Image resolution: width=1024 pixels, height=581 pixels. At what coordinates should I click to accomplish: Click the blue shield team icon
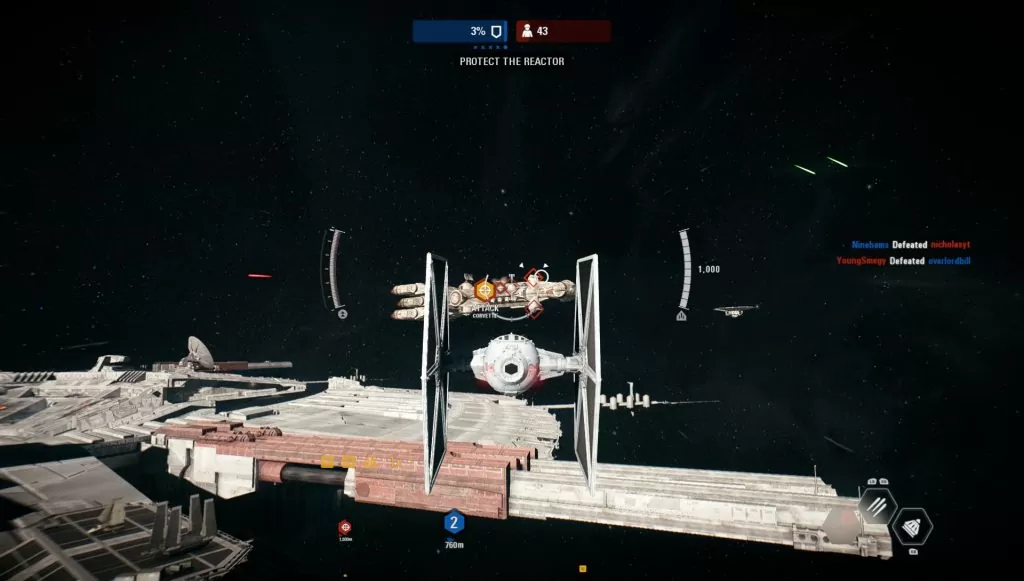[495, 31]
